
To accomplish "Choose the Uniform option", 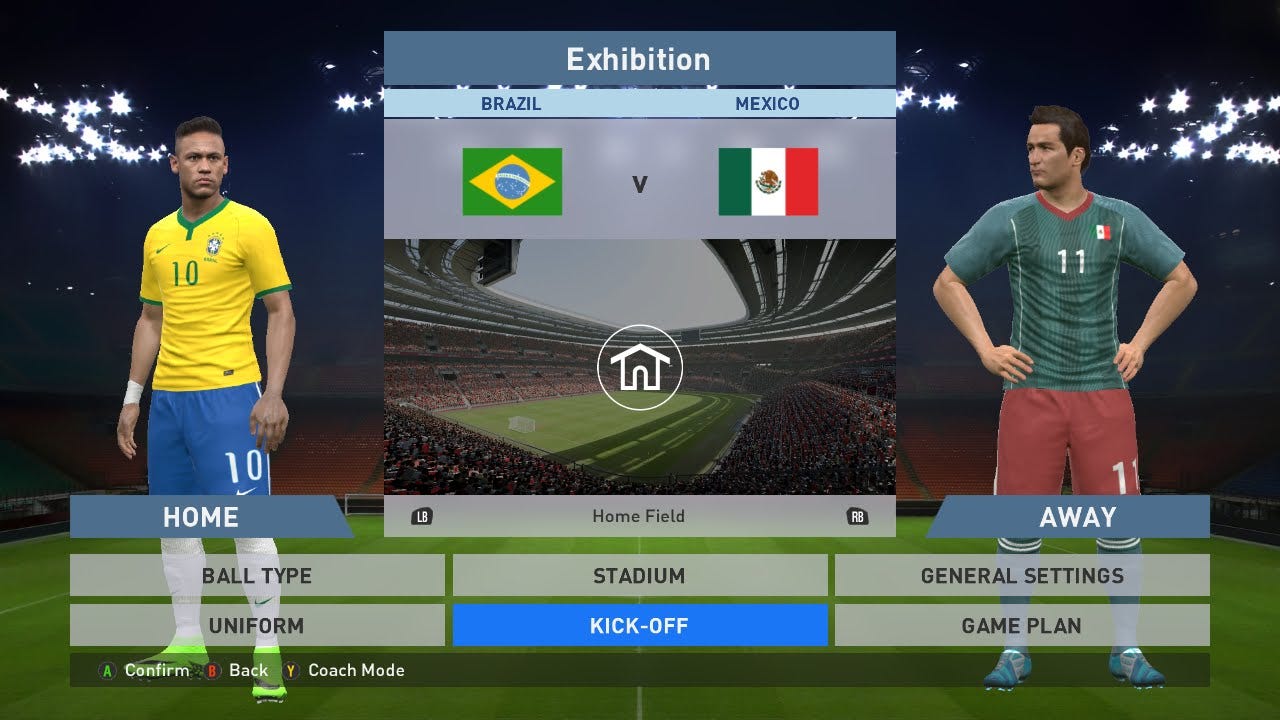I will [x=257, y=626].
